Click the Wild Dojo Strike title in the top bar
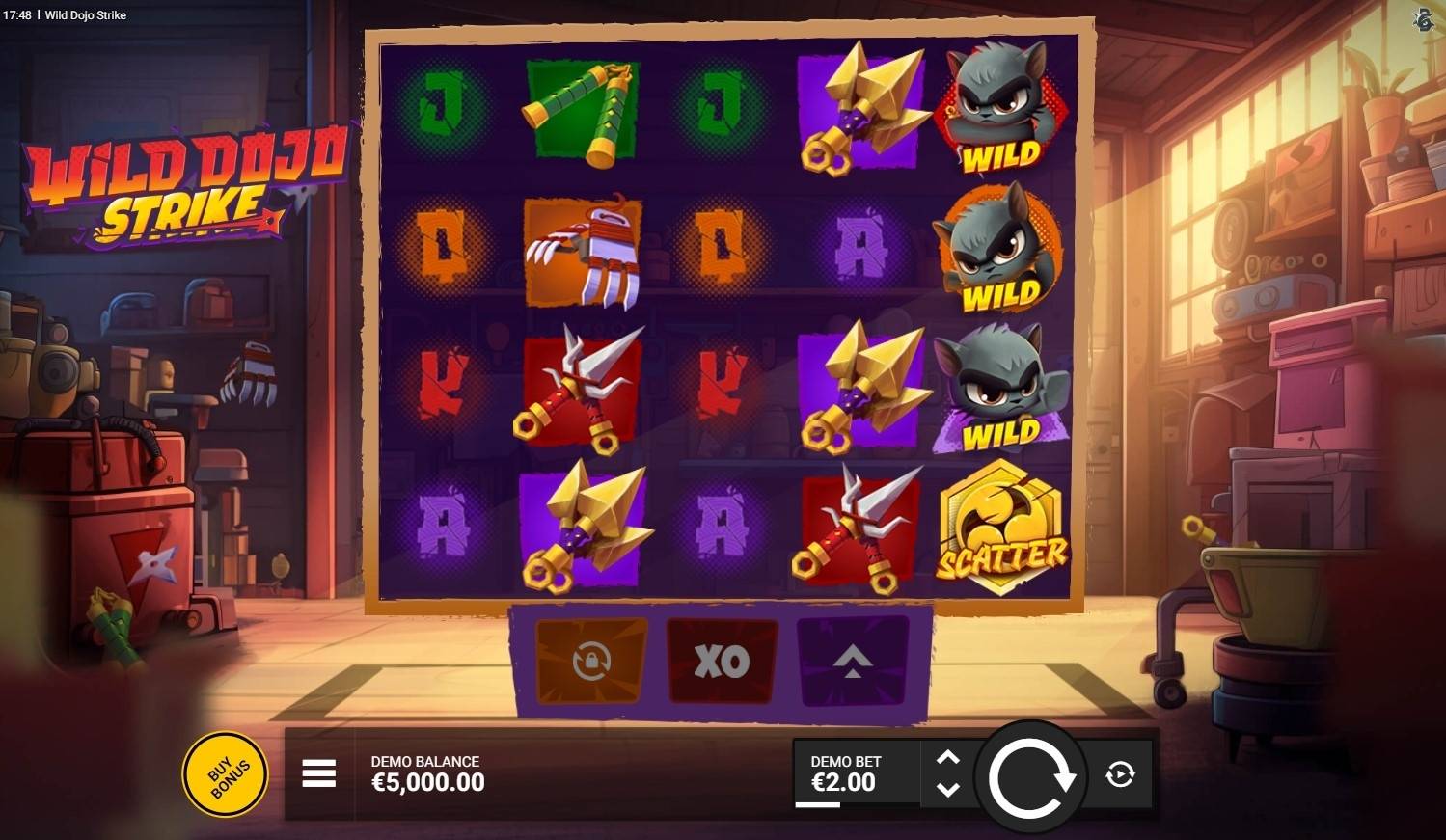The image size is (1446, 840). pos(88,15)
